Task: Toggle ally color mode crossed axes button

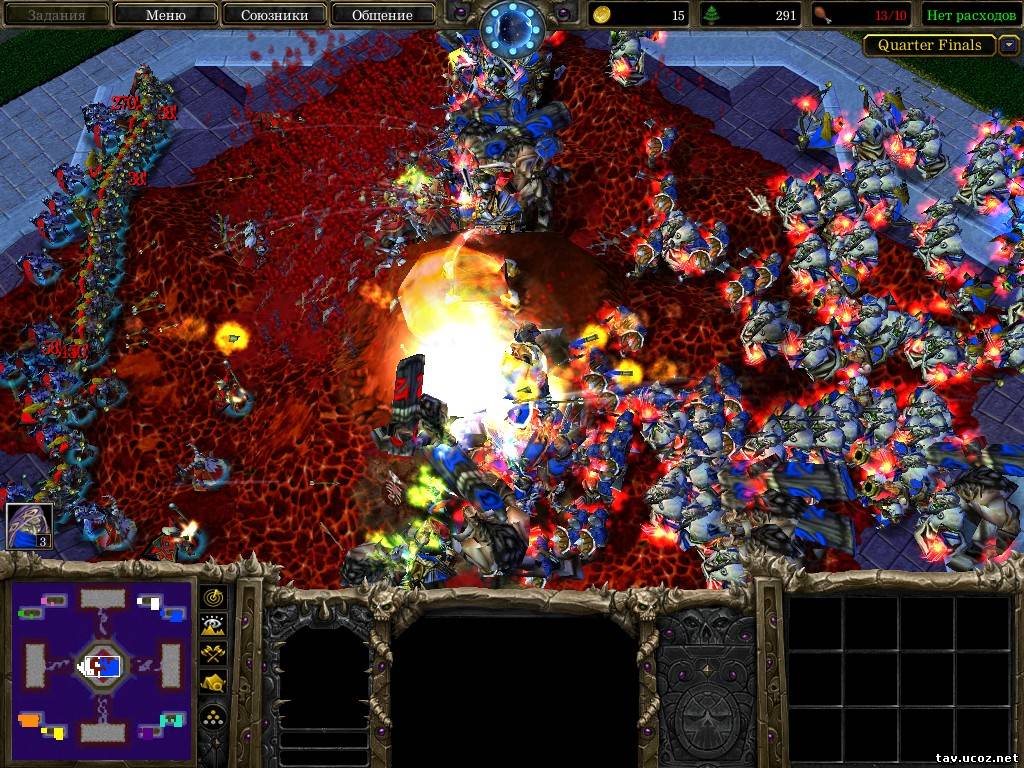Action: (x=214, y=654)
